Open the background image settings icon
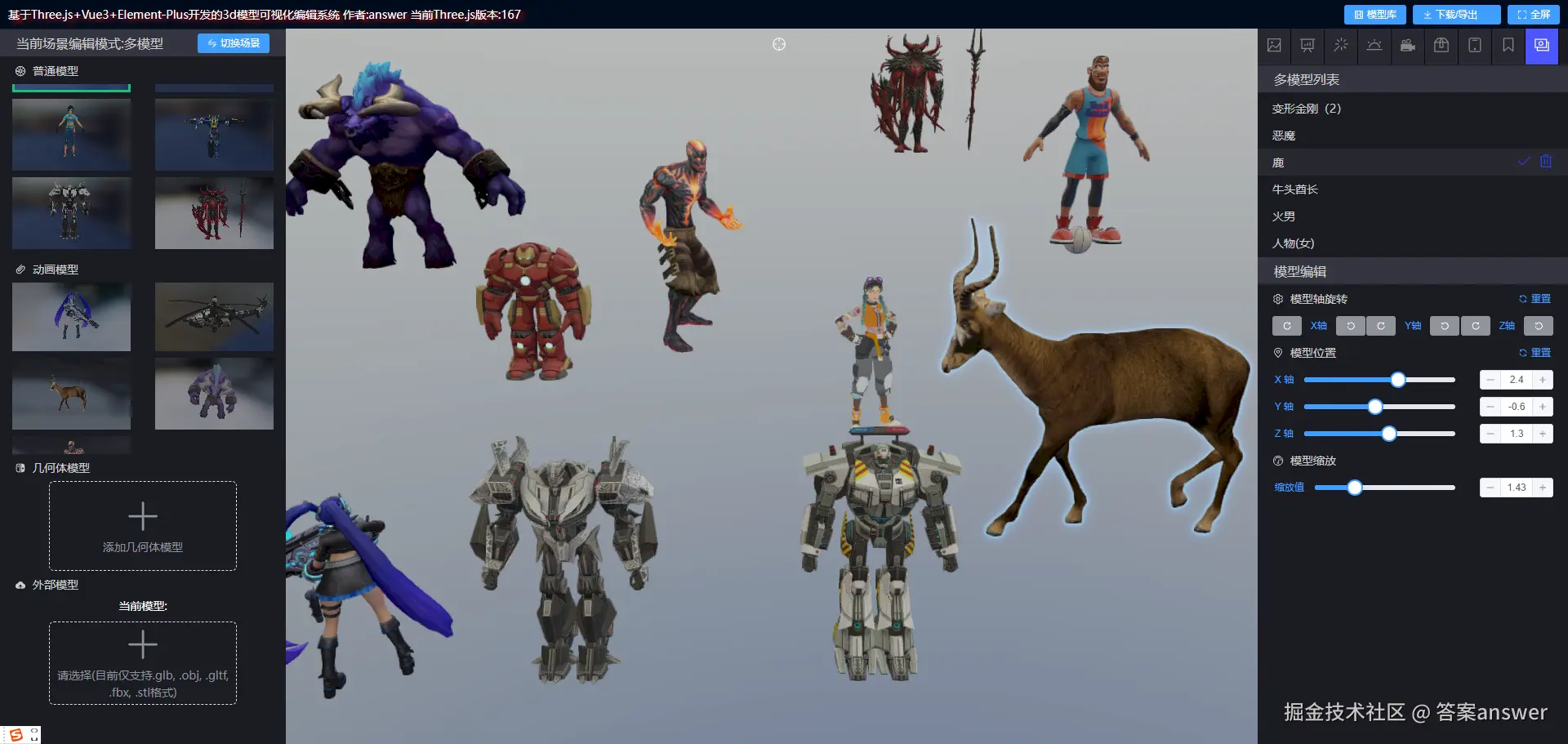The width and height of the screenshot is (1568, 744). pos(1274,46)
